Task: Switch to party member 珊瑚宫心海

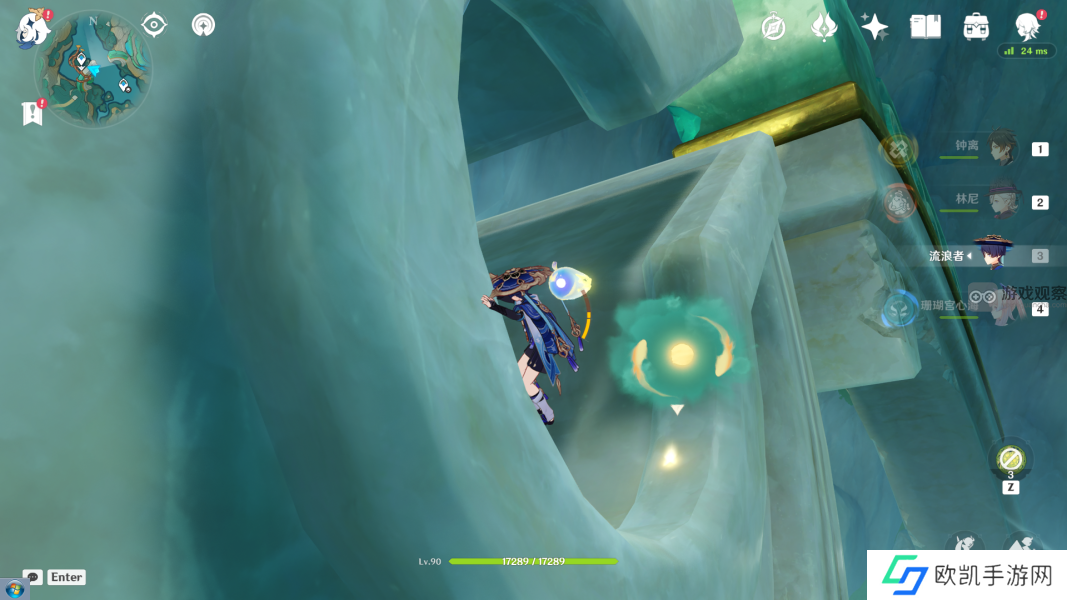Action: tap(1000, 307)
